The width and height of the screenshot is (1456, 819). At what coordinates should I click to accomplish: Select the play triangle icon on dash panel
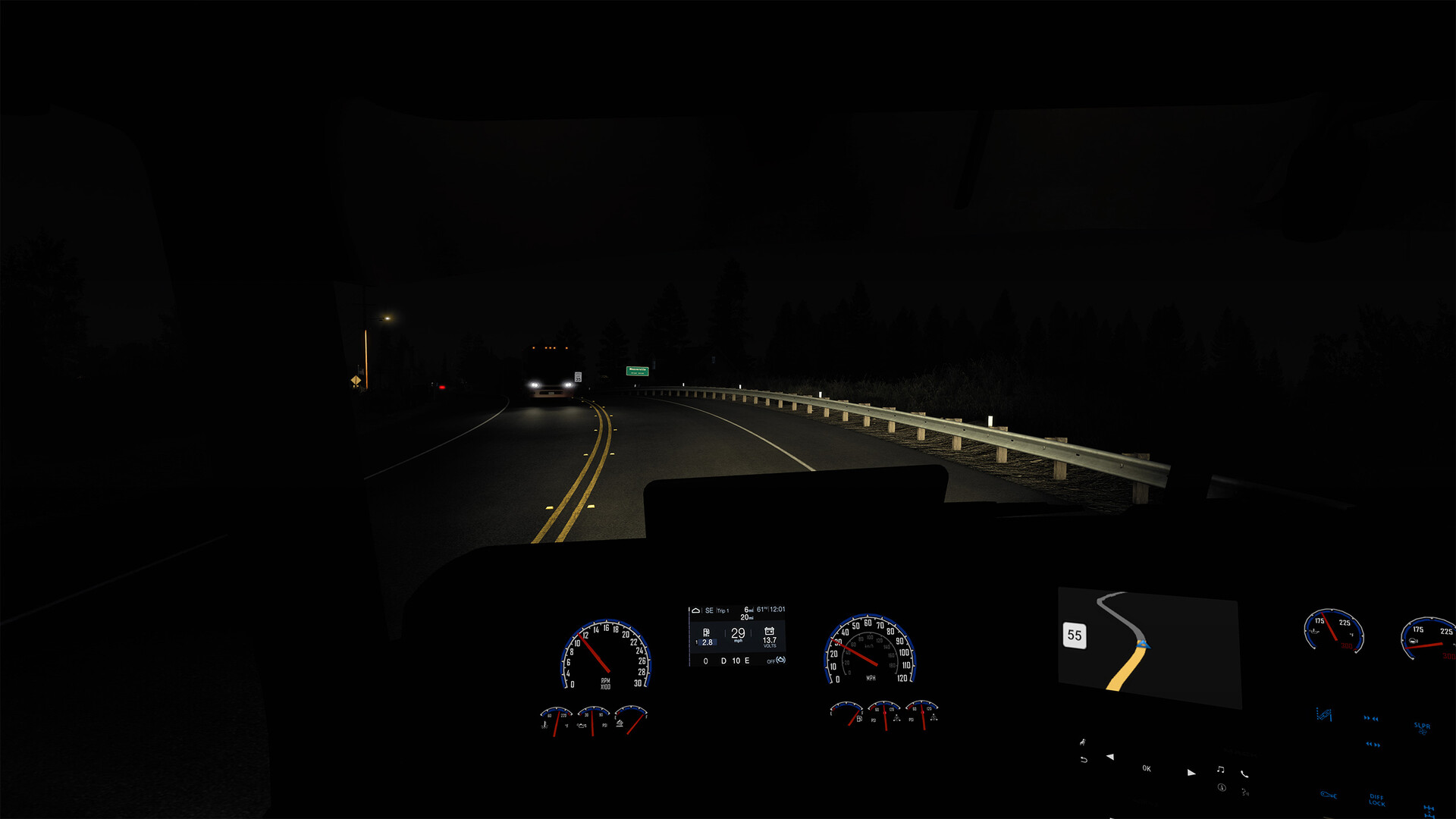1190,773
